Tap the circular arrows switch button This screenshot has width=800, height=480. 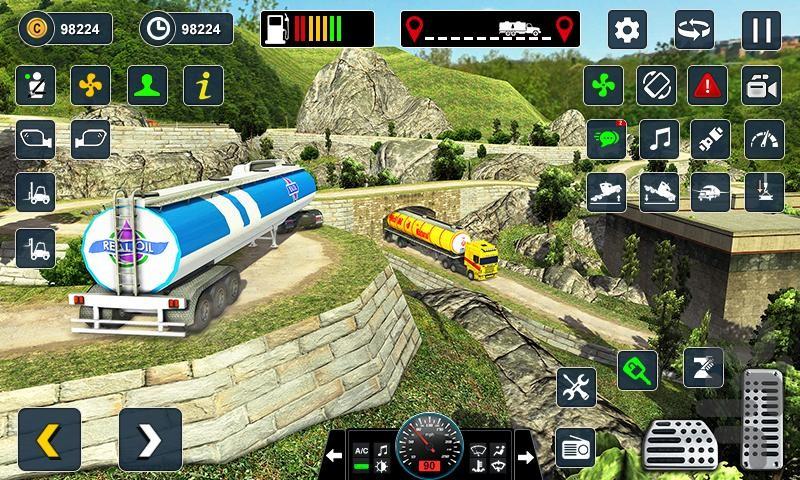tap(694, 29)
